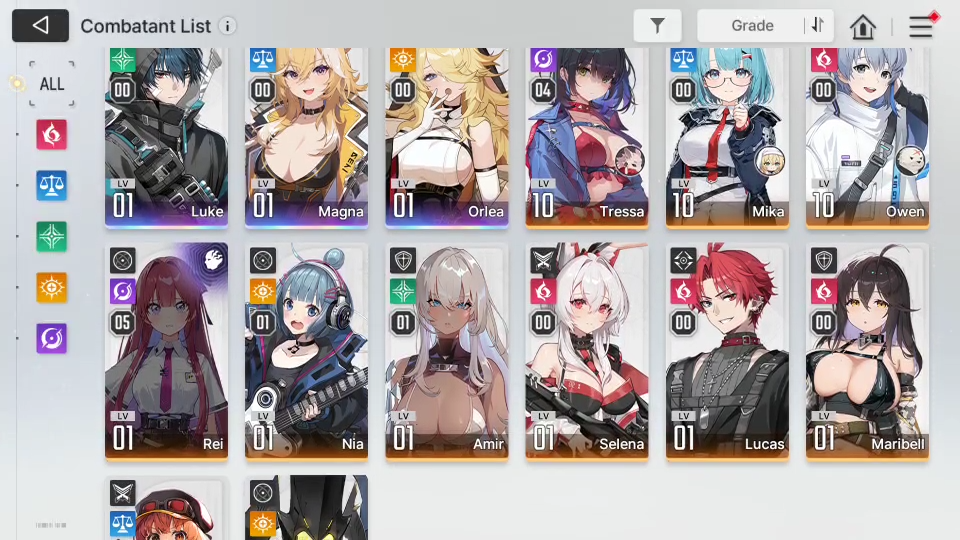Screen dimensions: 960x540
Task: Filter by the red flame attribute
Action: click(52, 133)
